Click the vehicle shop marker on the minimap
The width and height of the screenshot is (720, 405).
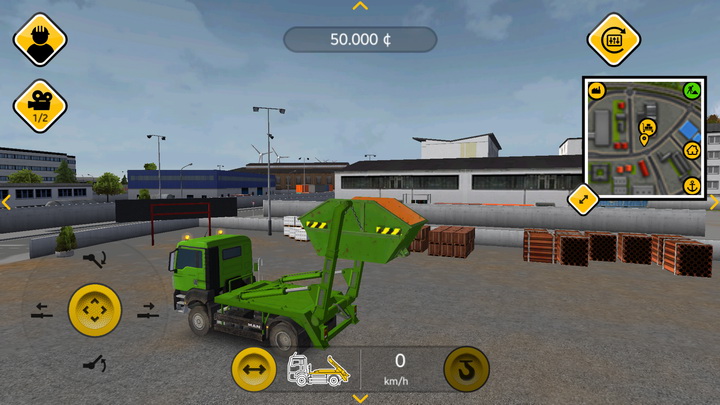647,127
